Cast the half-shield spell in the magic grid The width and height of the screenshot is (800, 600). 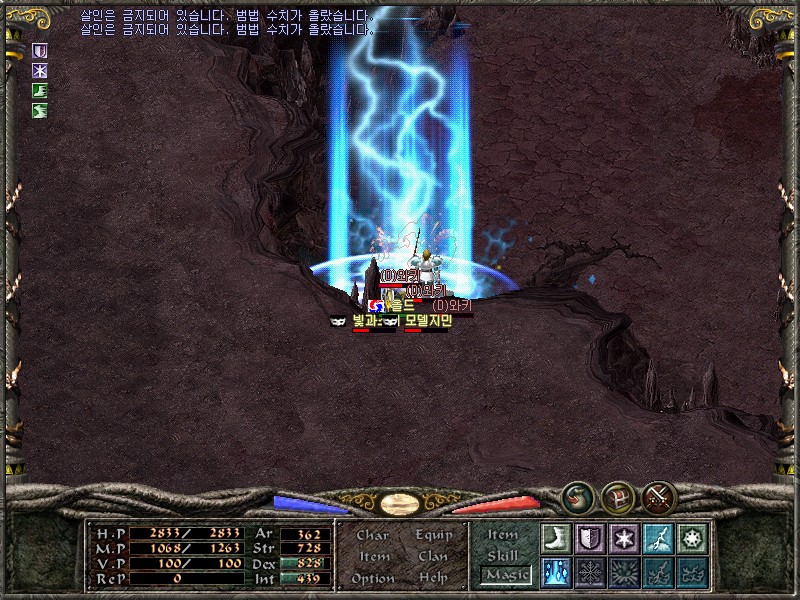tap(589, 538)
